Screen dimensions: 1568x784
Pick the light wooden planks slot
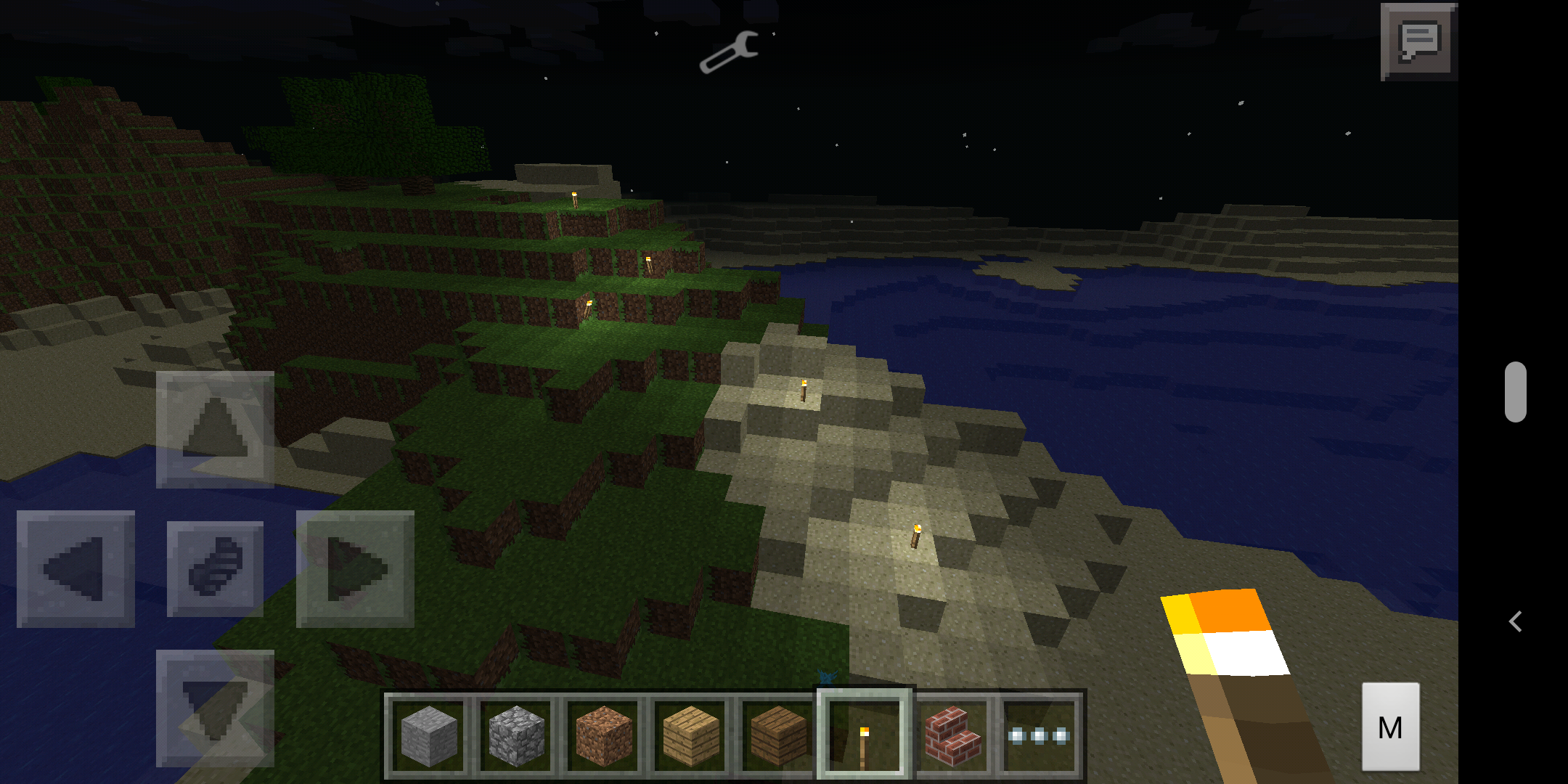coord(690,735)
